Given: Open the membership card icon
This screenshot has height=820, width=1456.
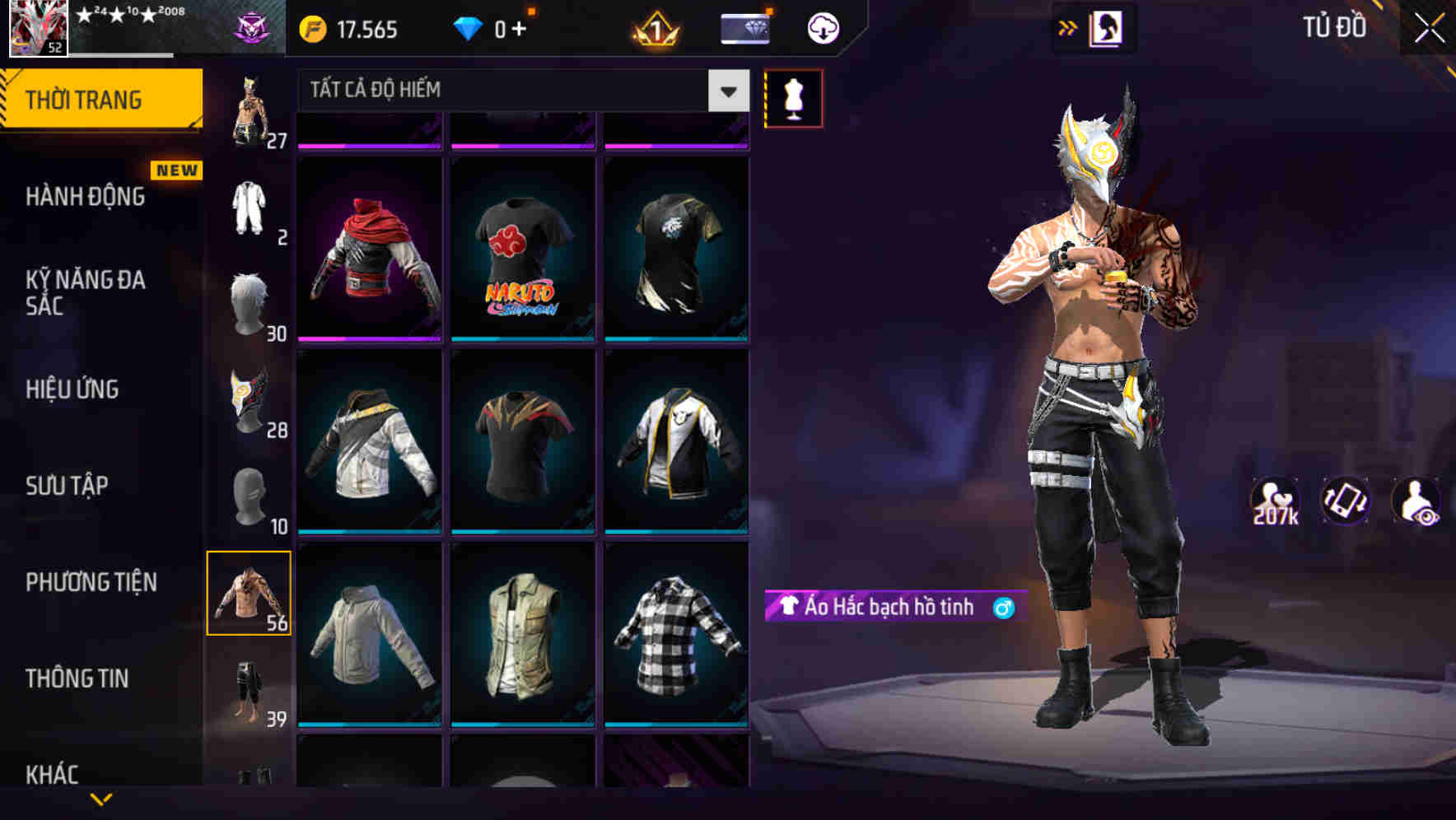Looking at the screenshot, I should [x=742, y=27].
